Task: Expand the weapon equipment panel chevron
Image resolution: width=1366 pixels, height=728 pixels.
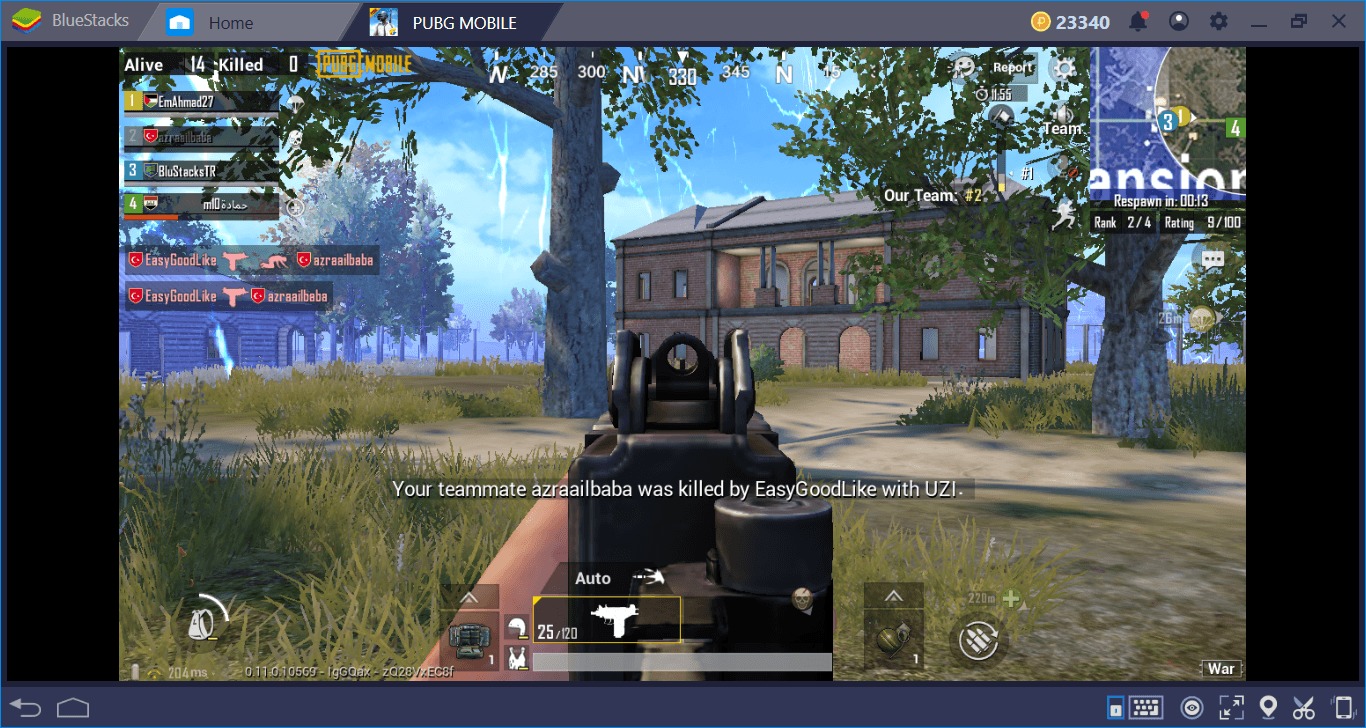Action: point(468,597)
